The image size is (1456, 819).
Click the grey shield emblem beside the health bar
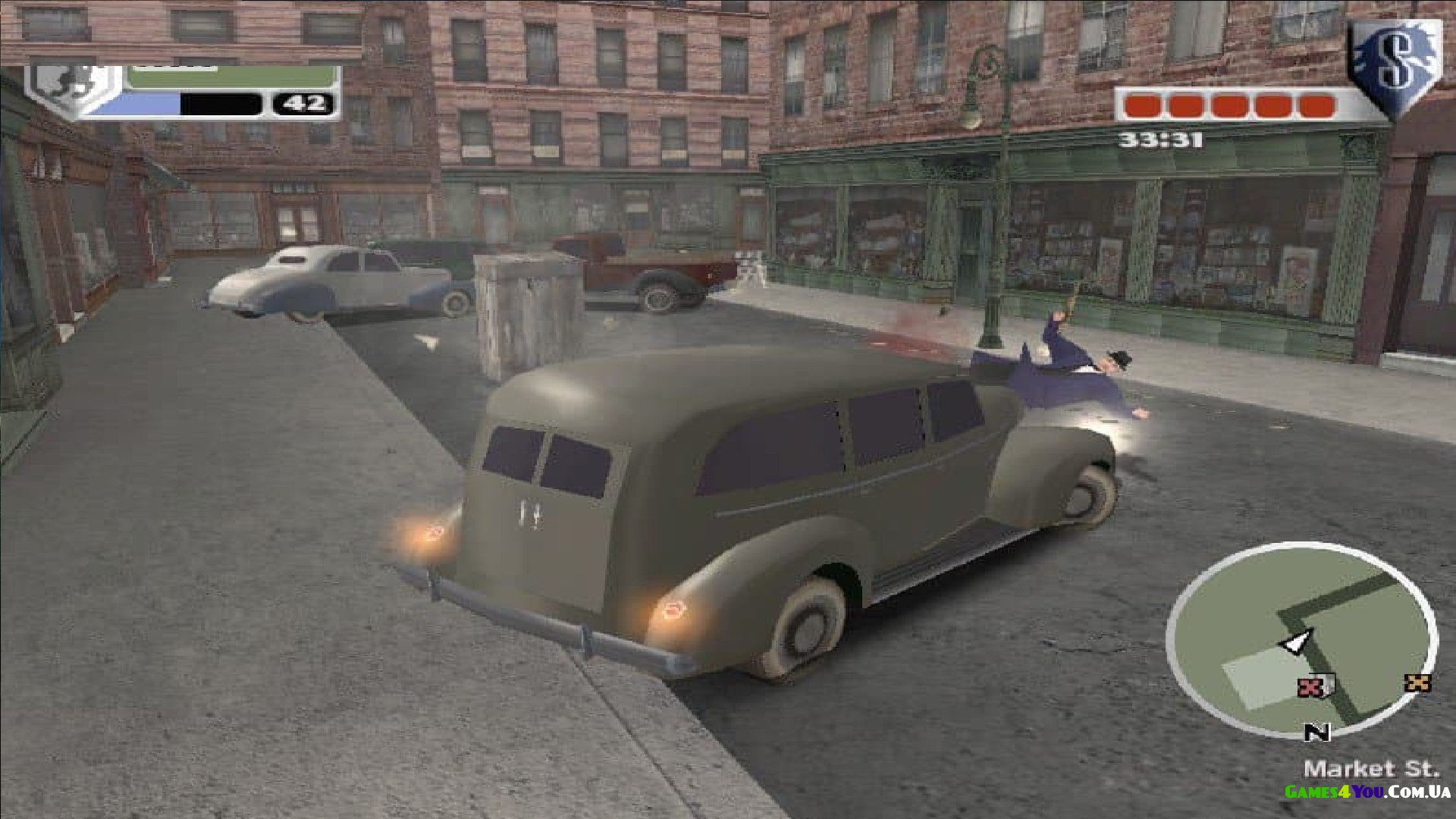[72, 89]
